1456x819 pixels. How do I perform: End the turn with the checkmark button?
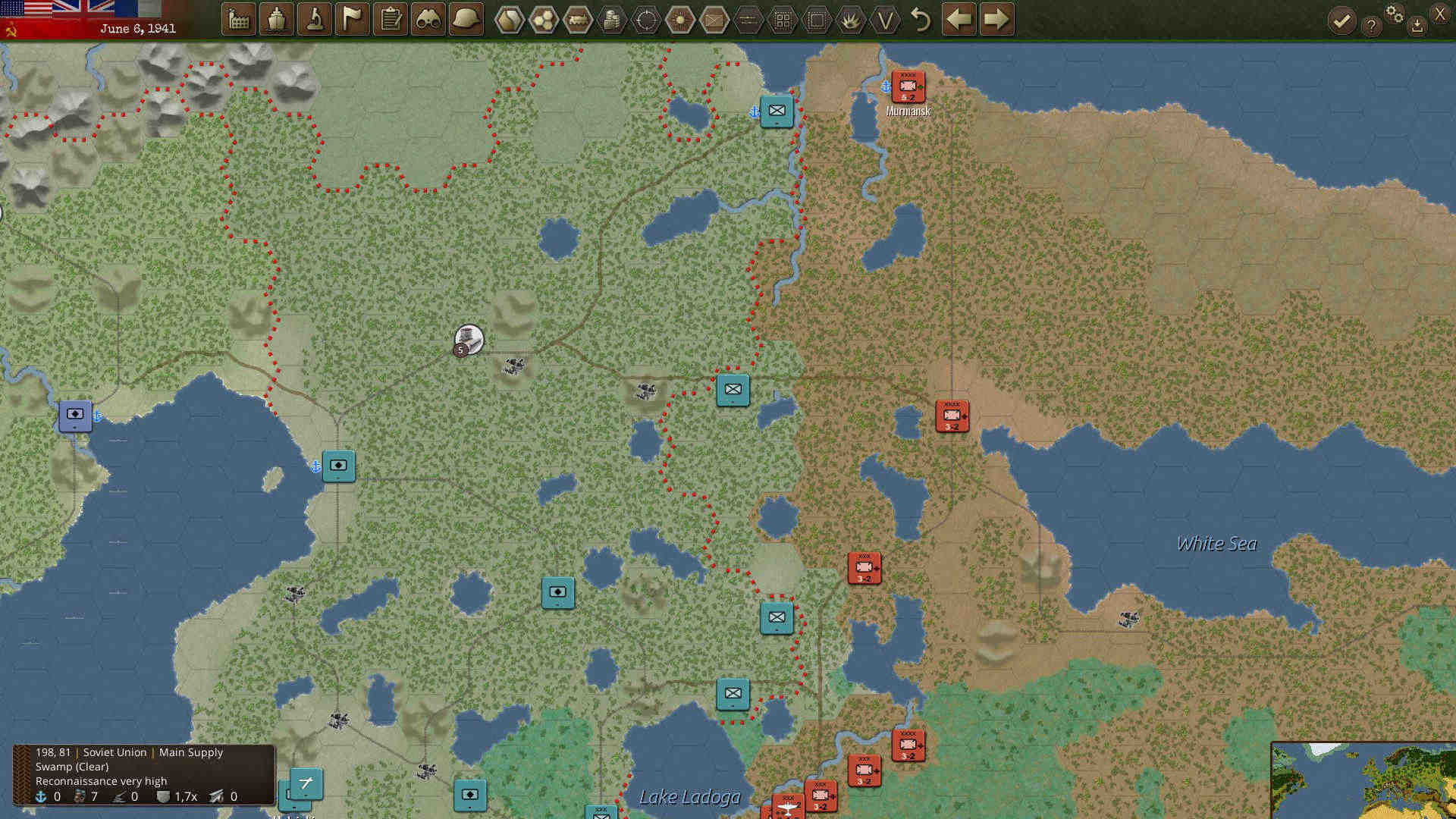pyautogui.click(x=1342, y=20)
